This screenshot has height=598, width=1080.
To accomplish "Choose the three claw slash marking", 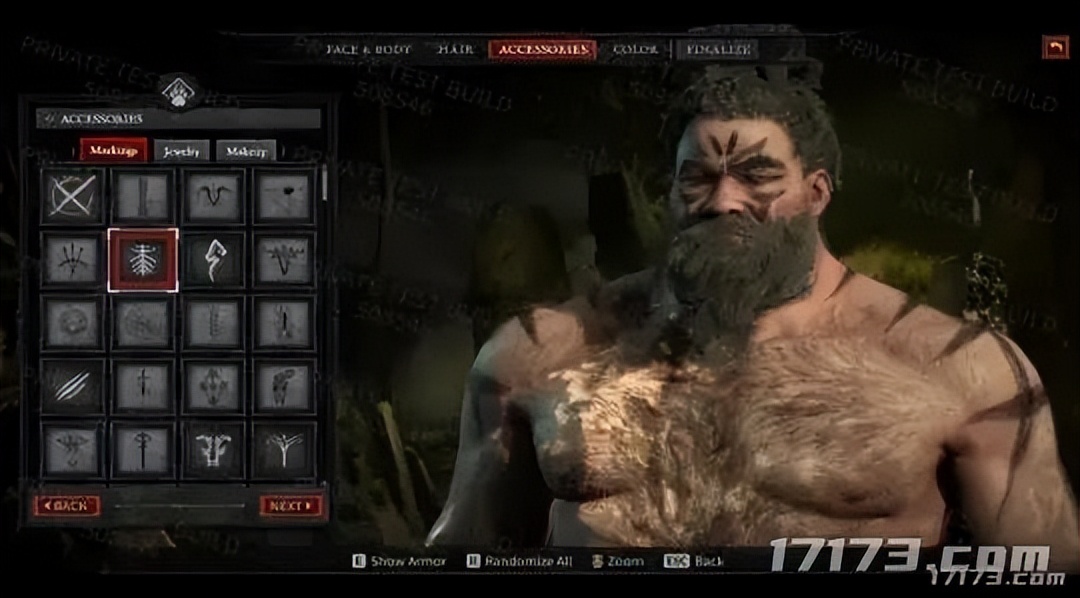I will (x=72, y=386).
